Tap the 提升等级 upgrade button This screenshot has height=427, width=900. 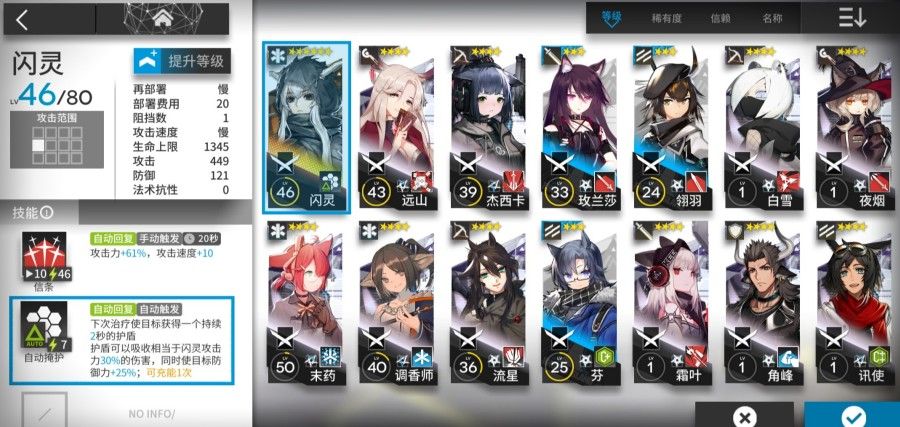pos(182,61)
